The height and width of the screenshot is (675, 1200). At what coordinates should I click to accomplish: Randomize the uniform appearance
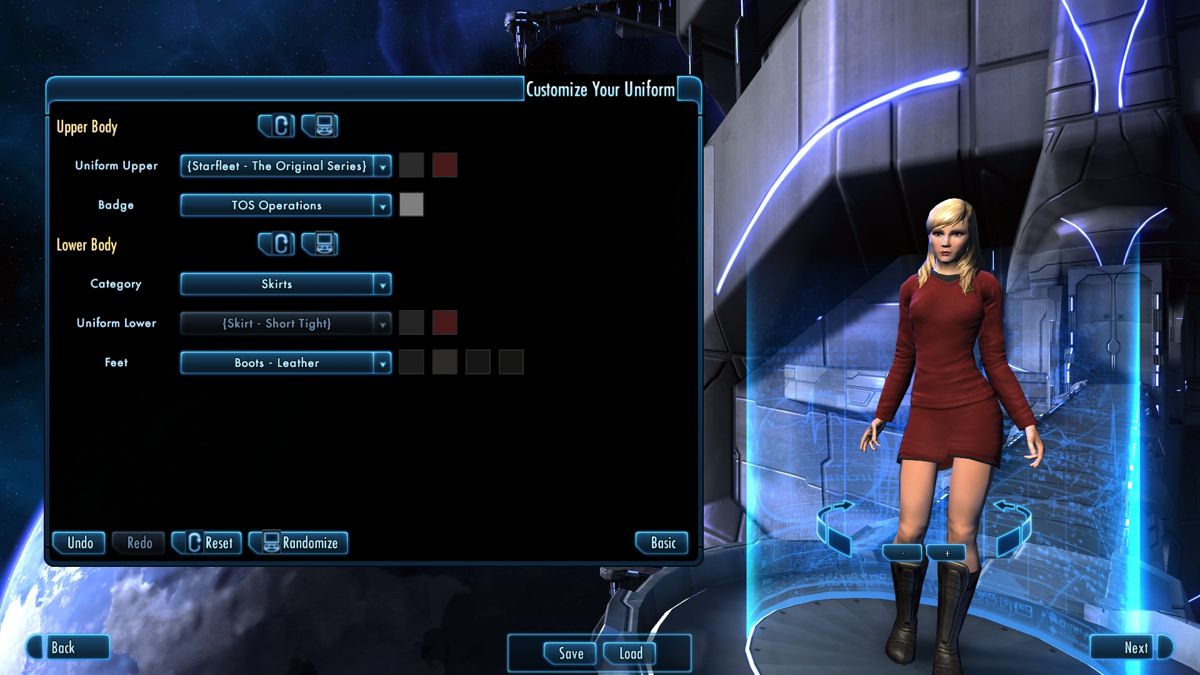298,543
